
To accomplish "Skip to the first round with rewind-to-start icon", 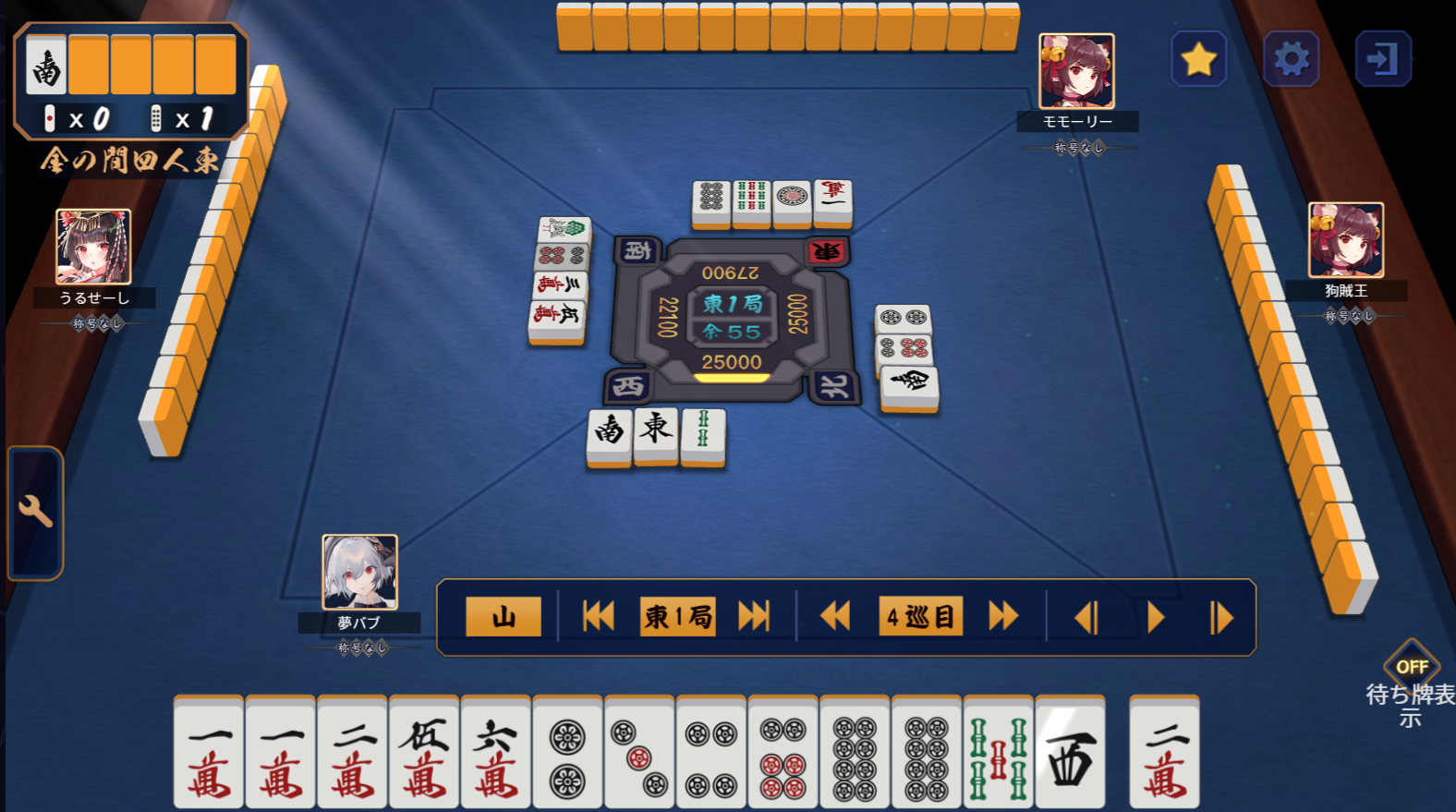I will (598, 615).
